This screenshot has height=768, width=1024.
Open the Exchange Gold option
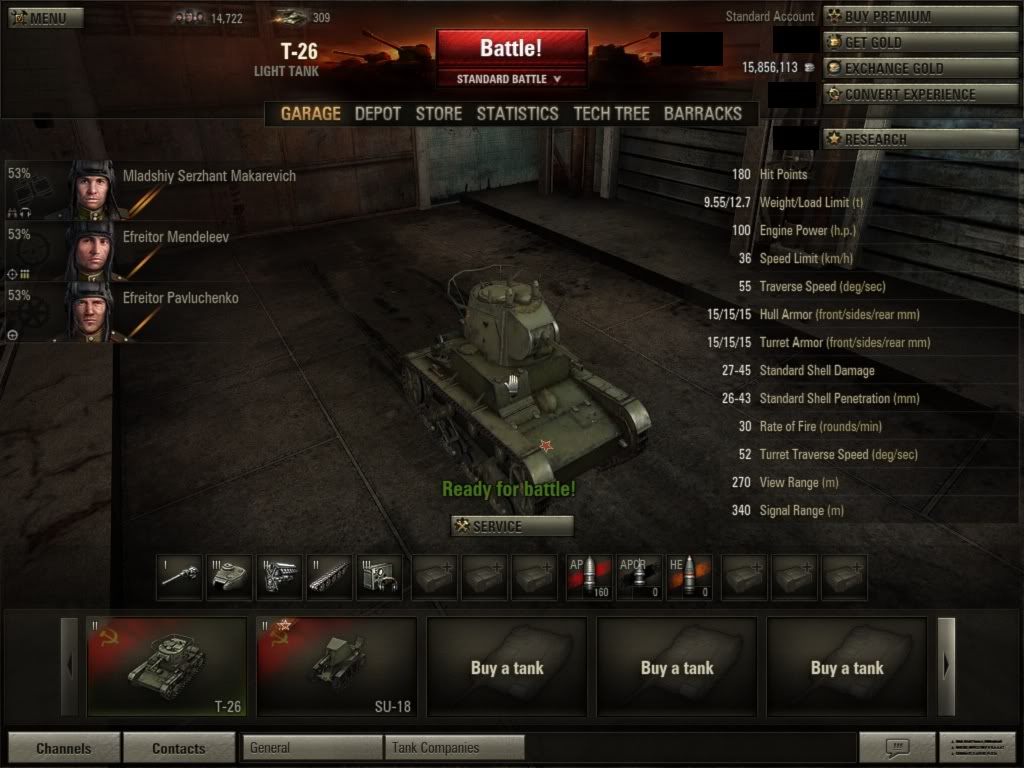coord(921,68)
